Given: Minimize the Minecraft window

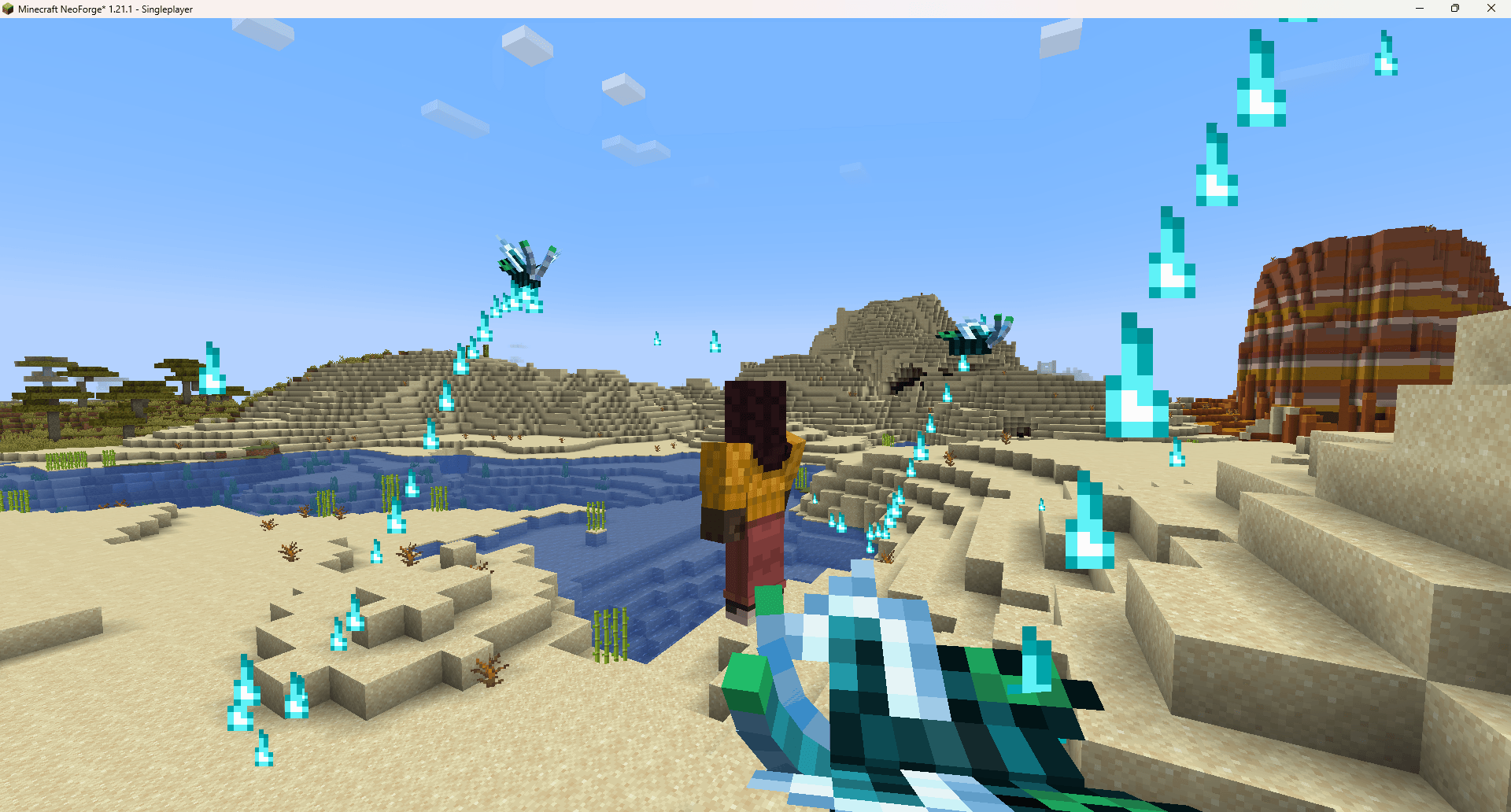Looking at the screenshot, I should click(x=1419, y=9).
